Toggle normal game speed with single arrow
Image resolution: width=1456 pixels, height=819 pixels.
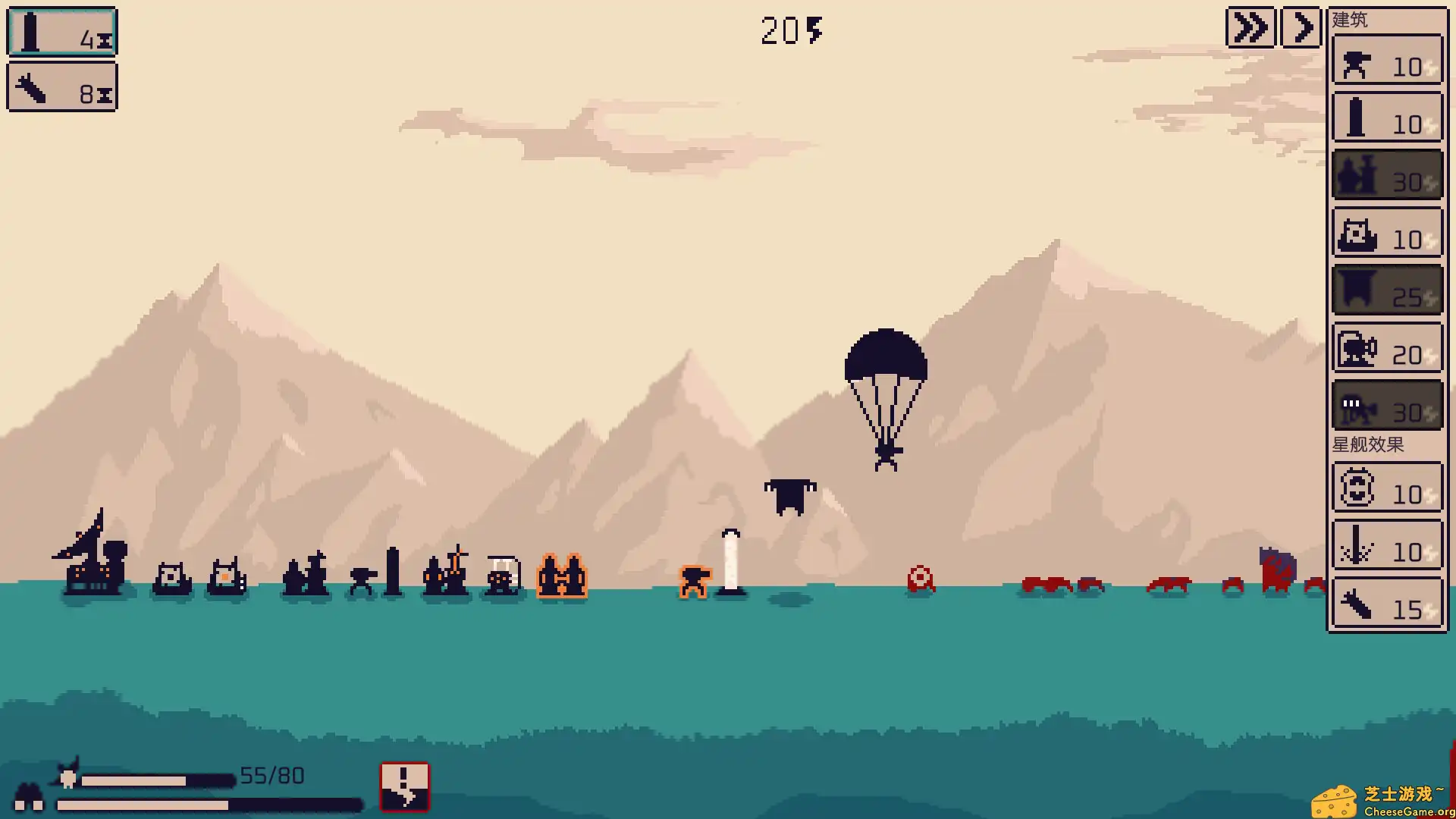click(1301, 27)
